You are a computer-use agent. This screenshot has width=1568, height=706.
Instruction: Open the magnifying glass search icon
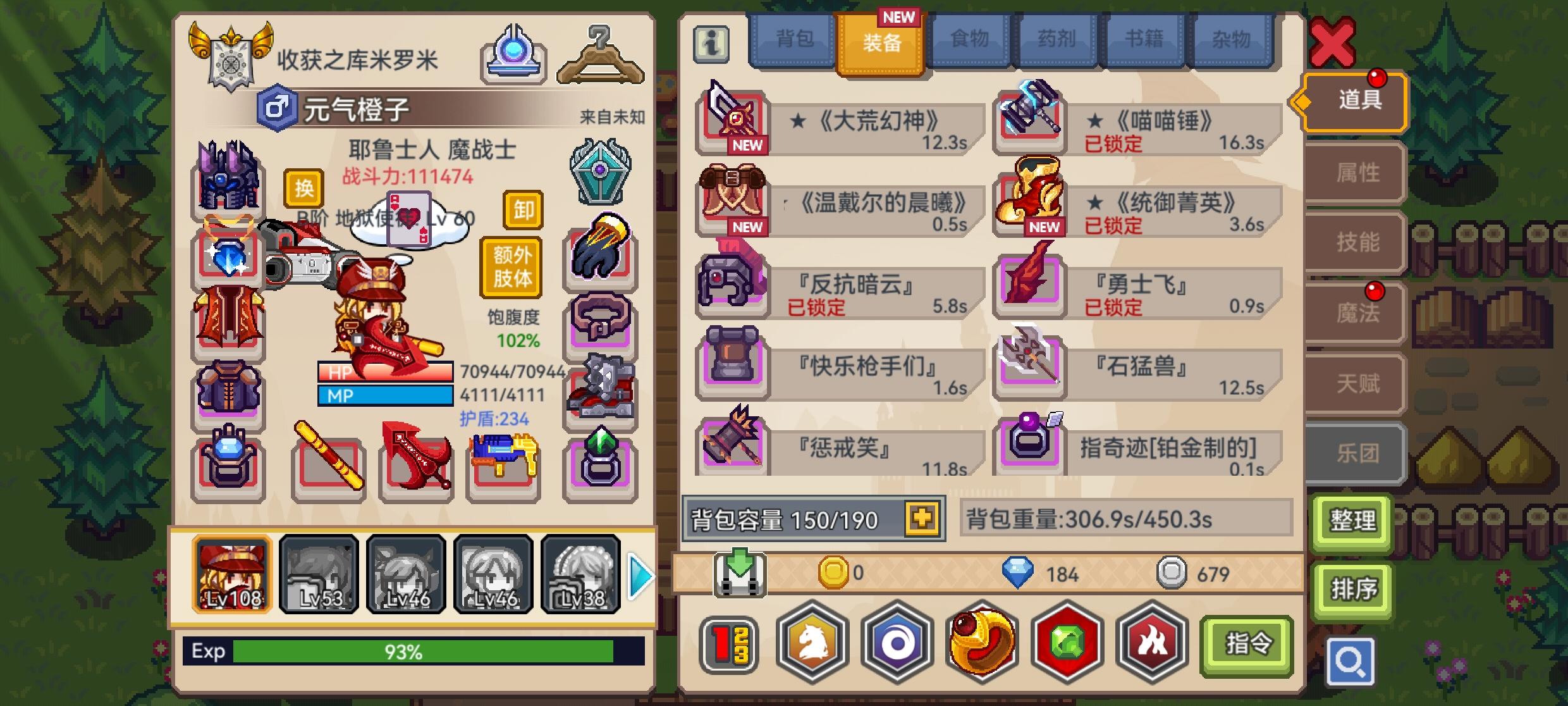[1352, 660]
